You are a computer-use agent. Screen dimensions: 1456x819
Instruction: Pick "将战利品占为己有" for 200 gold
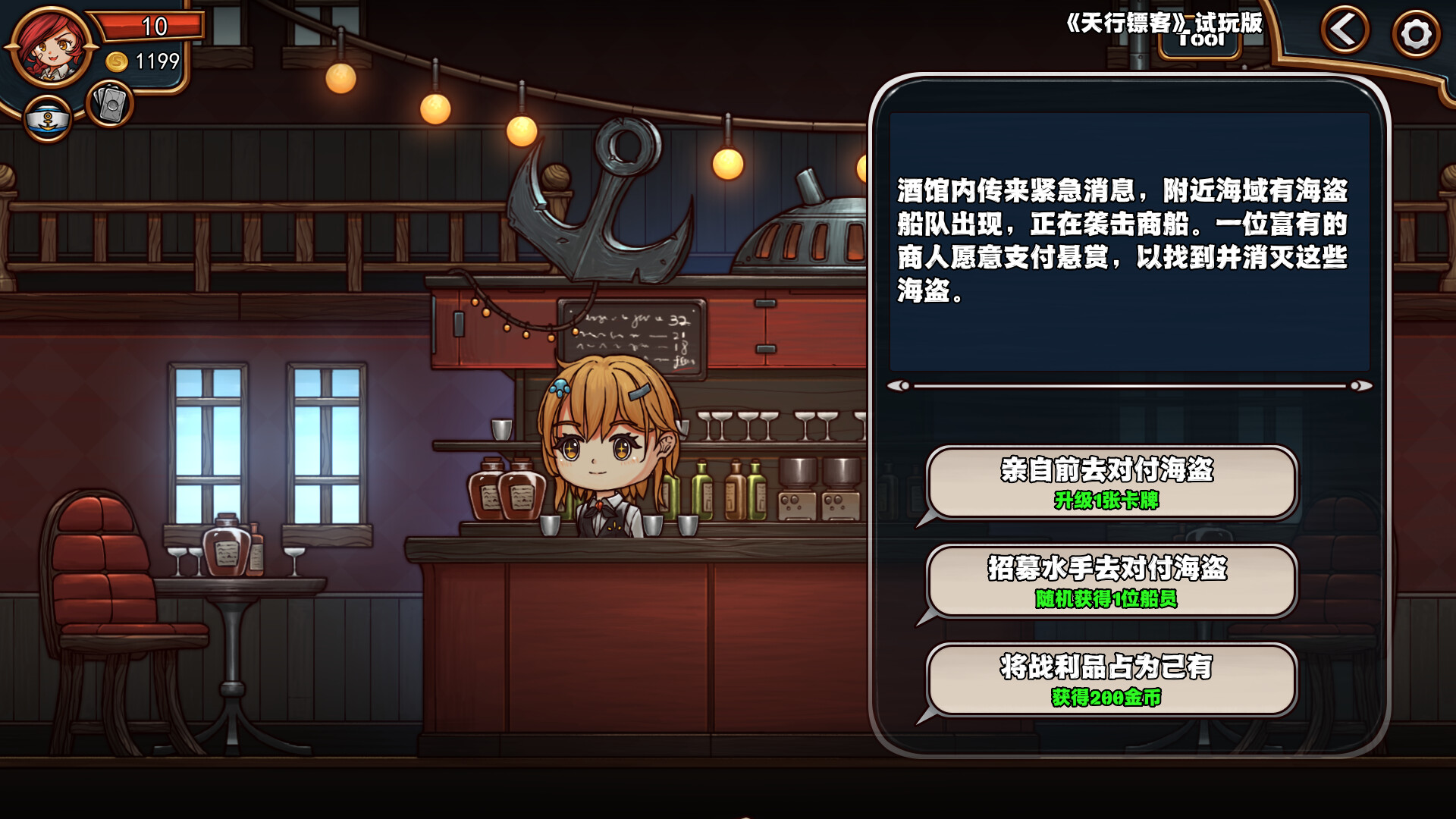[1111, 680]
